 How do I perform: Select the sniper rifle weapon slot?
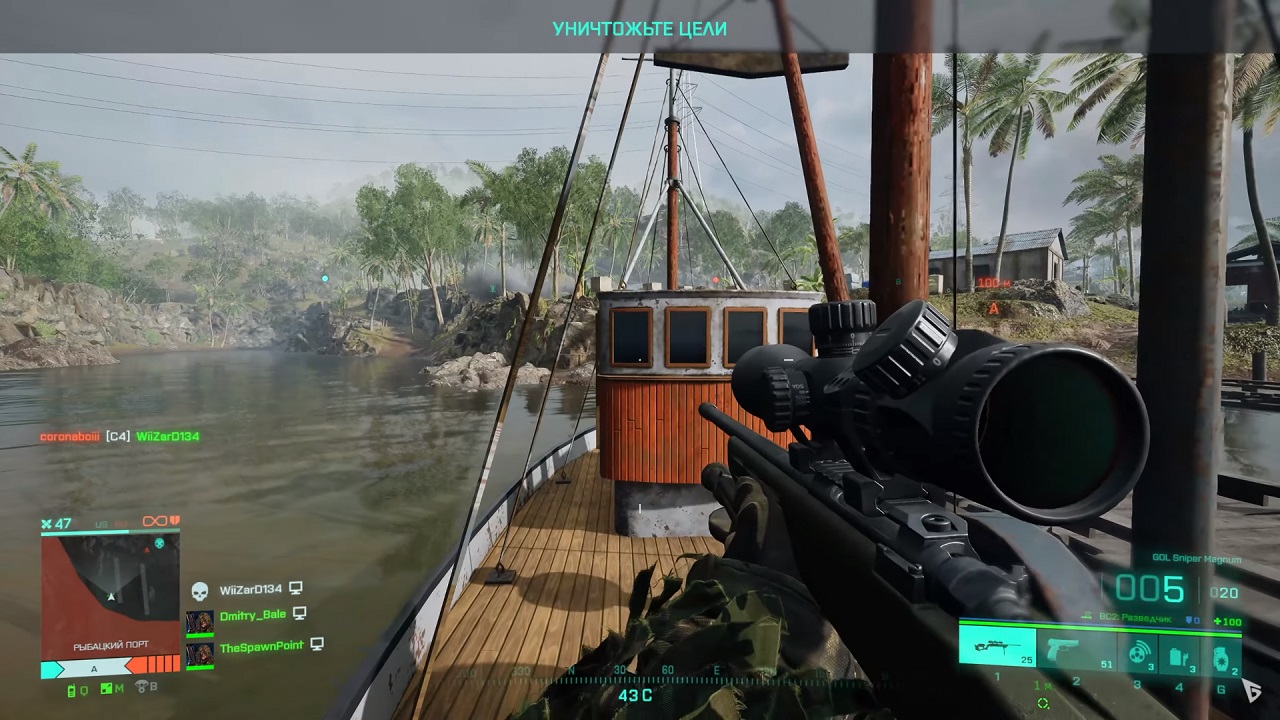tap(997, 646)
